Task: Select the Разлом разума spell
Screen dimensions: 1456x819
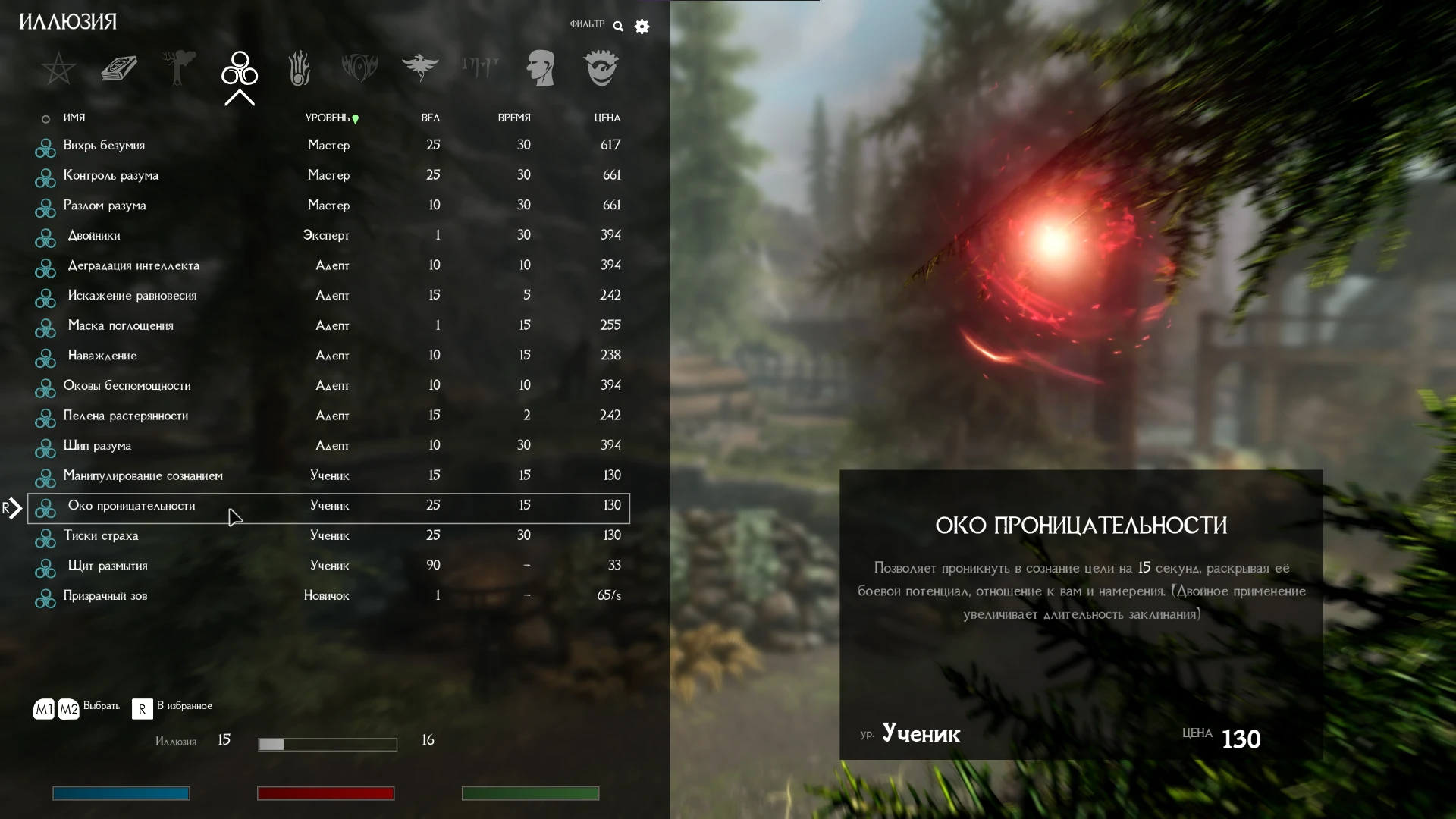Action: [105, 206]
